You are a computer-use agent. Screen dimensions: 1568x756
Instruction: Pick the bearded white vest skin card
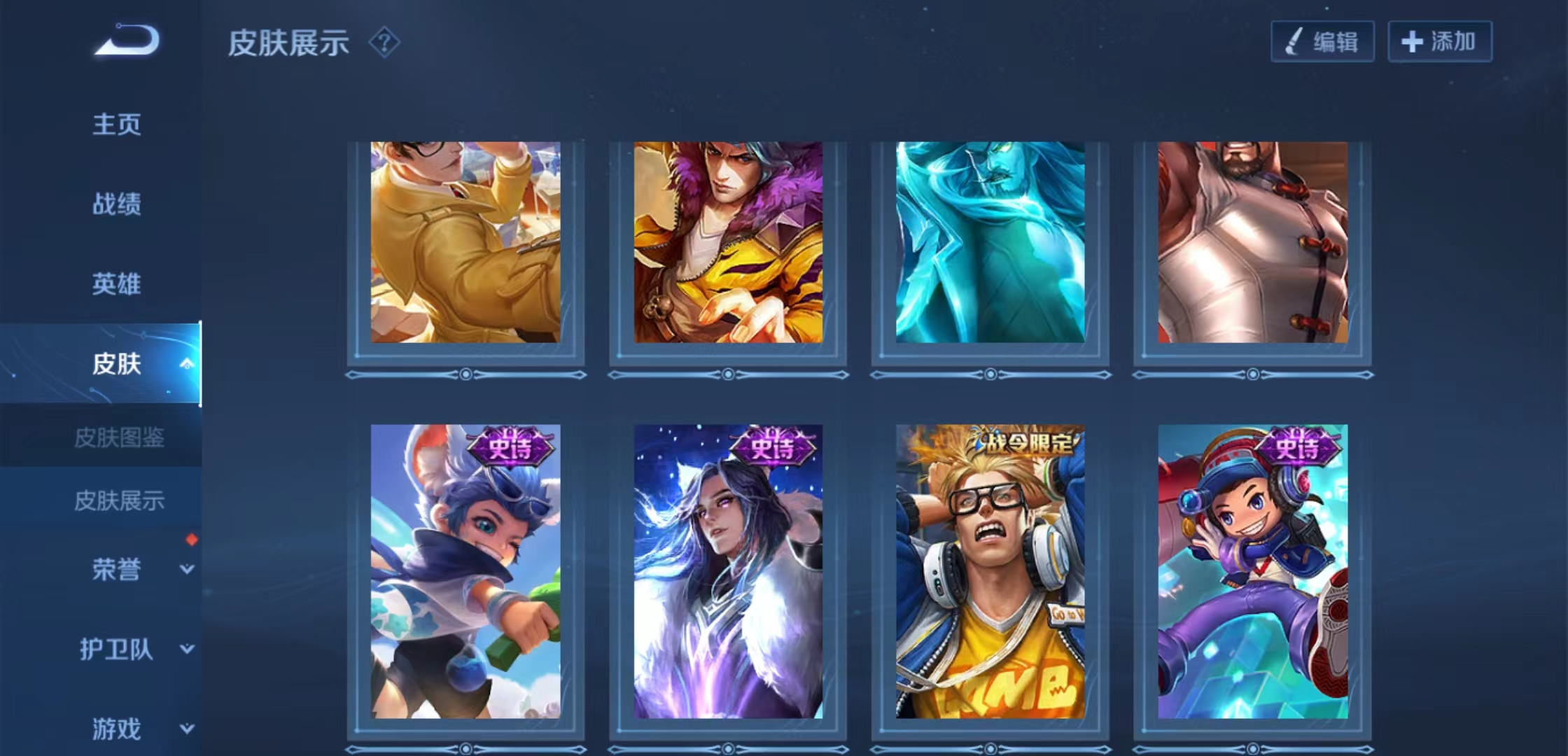pos(1253,242)
